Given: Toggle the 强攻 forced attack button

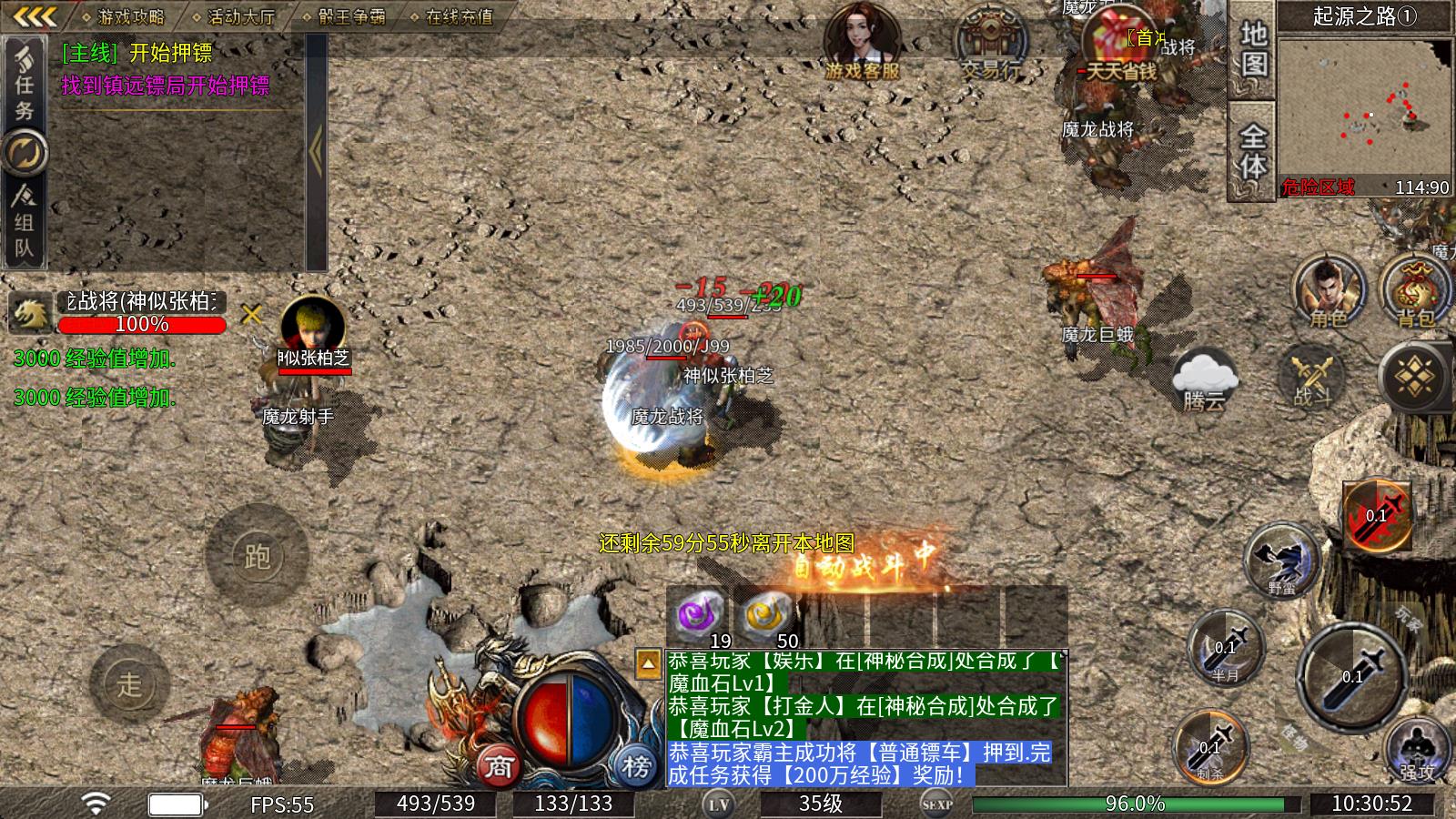Looking at the screenshot, I should (x=1416, y=750).
